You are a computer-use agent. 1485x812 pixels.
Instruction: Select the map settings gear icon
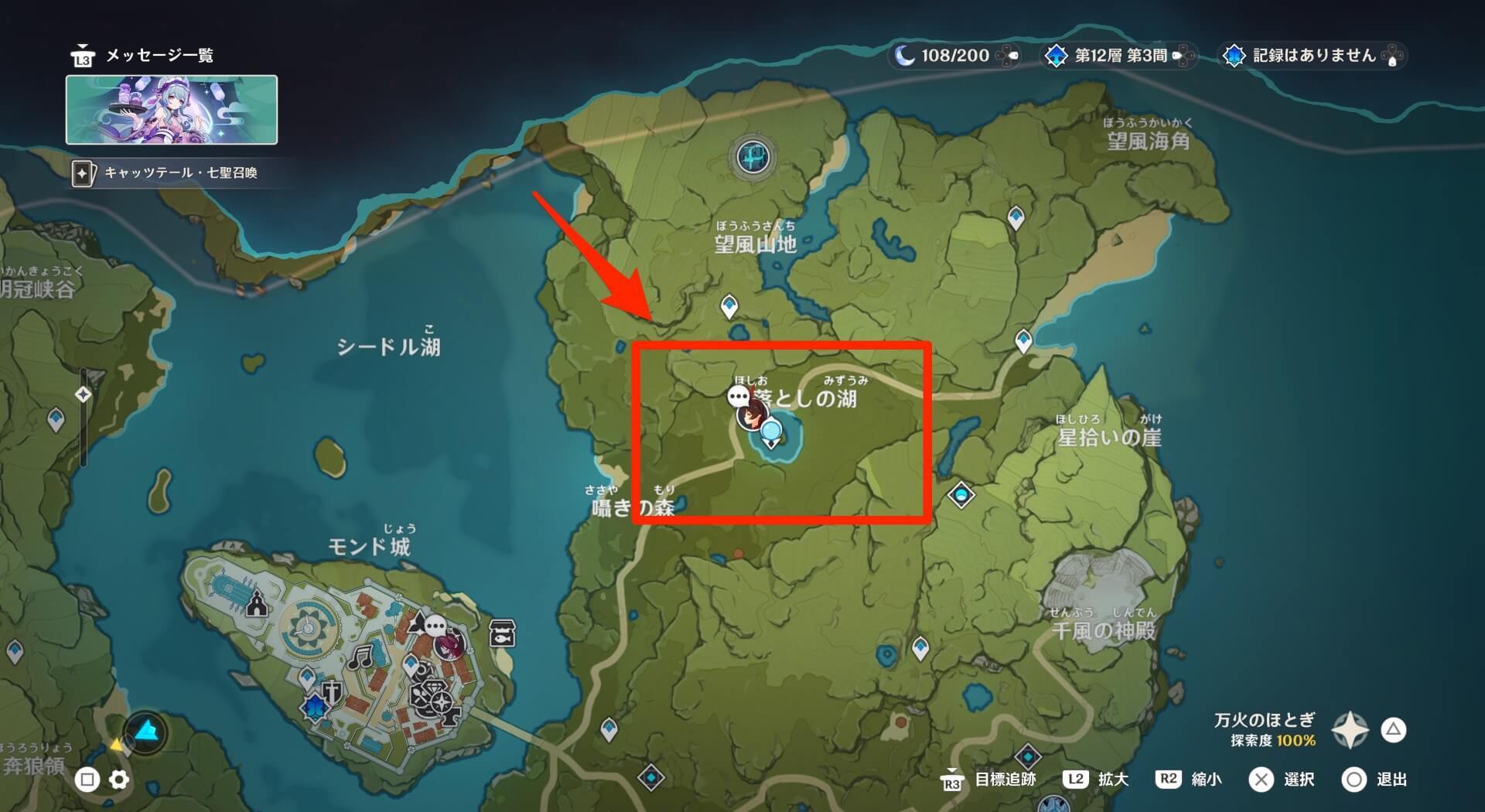[118, 780]
